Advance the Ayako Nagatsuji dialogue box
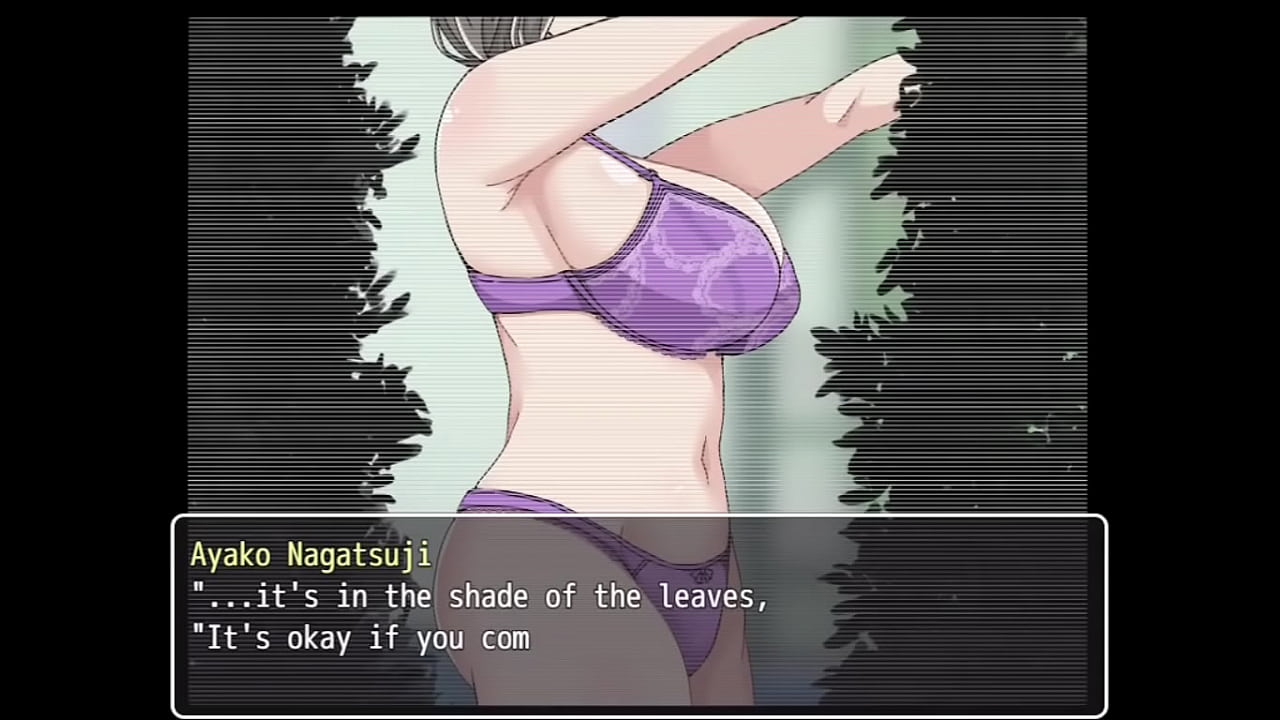The width and height of the screenshot is (1280, 720). coord(639,614)
